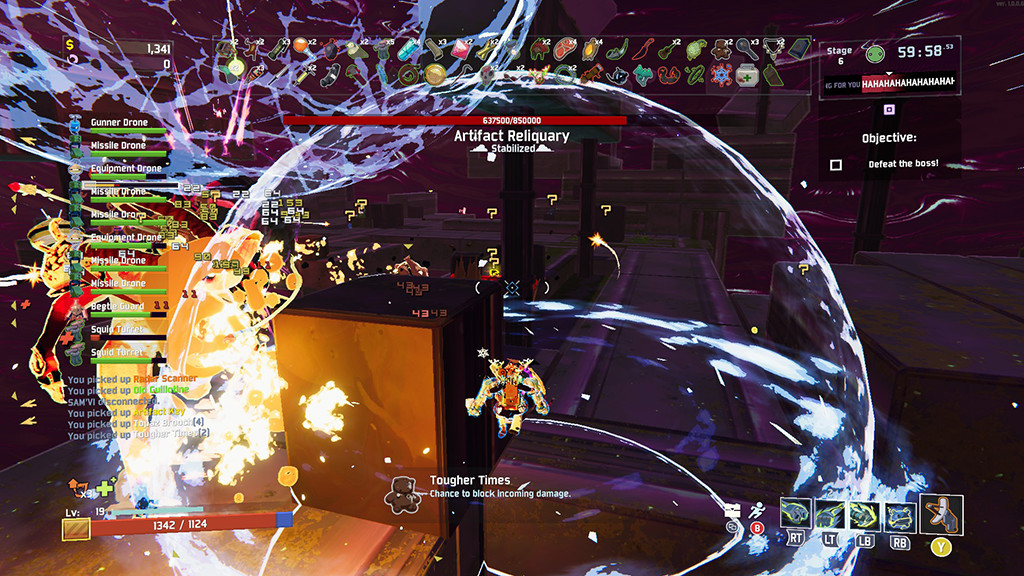This screenshot has height=576, width=1024.
Task: Select the Beetle Guard ally entry
Action: [116, 307]
